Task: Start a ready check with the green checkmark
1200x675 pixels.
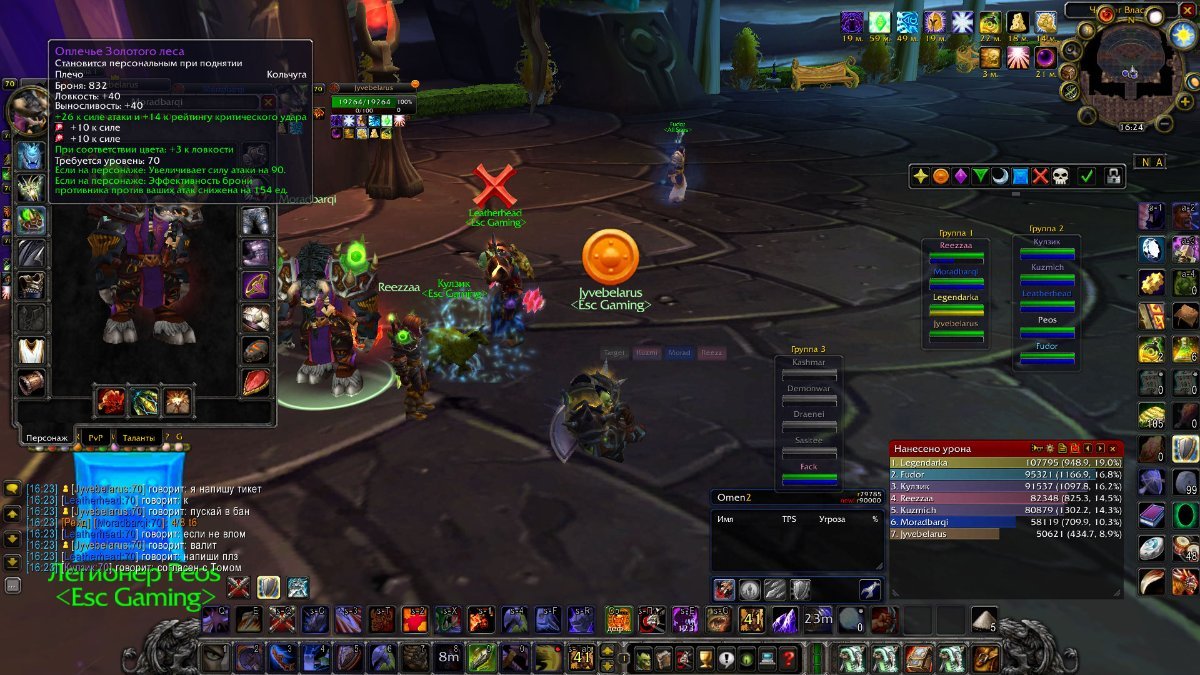Action: click(1086, 176)
